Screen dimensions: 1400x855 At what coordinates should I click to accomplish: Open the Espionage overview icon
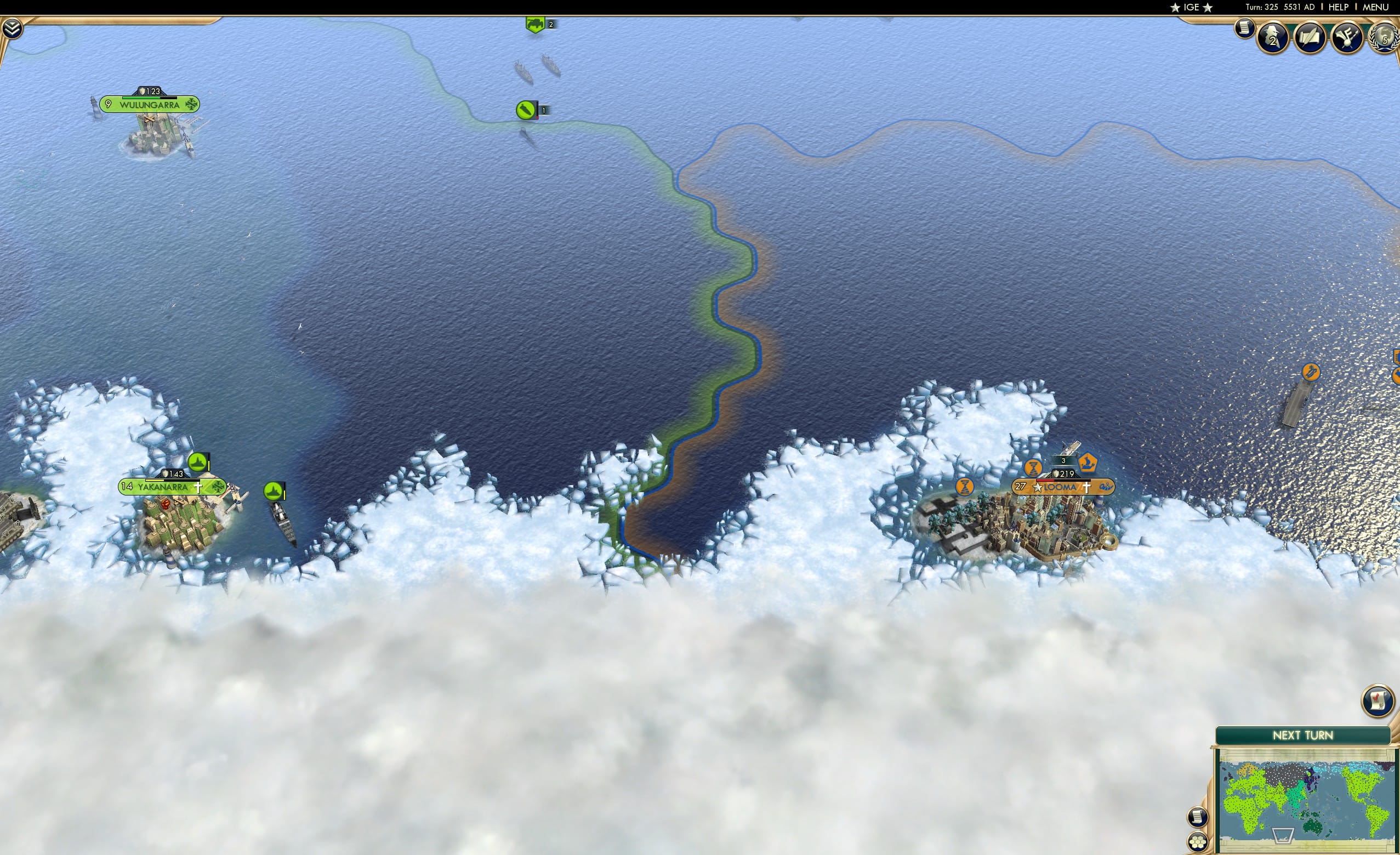click(x=1273, y=36)
